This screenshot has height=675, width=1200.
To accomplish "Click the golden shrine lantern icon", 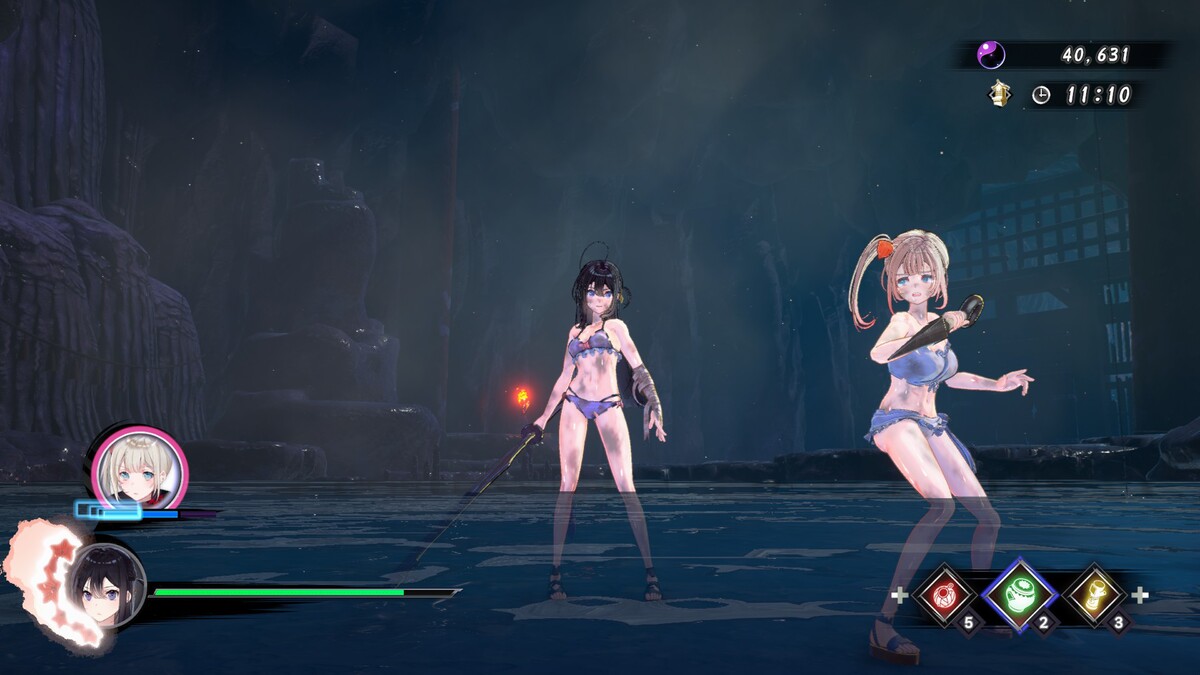I will tap(1000, 94).
